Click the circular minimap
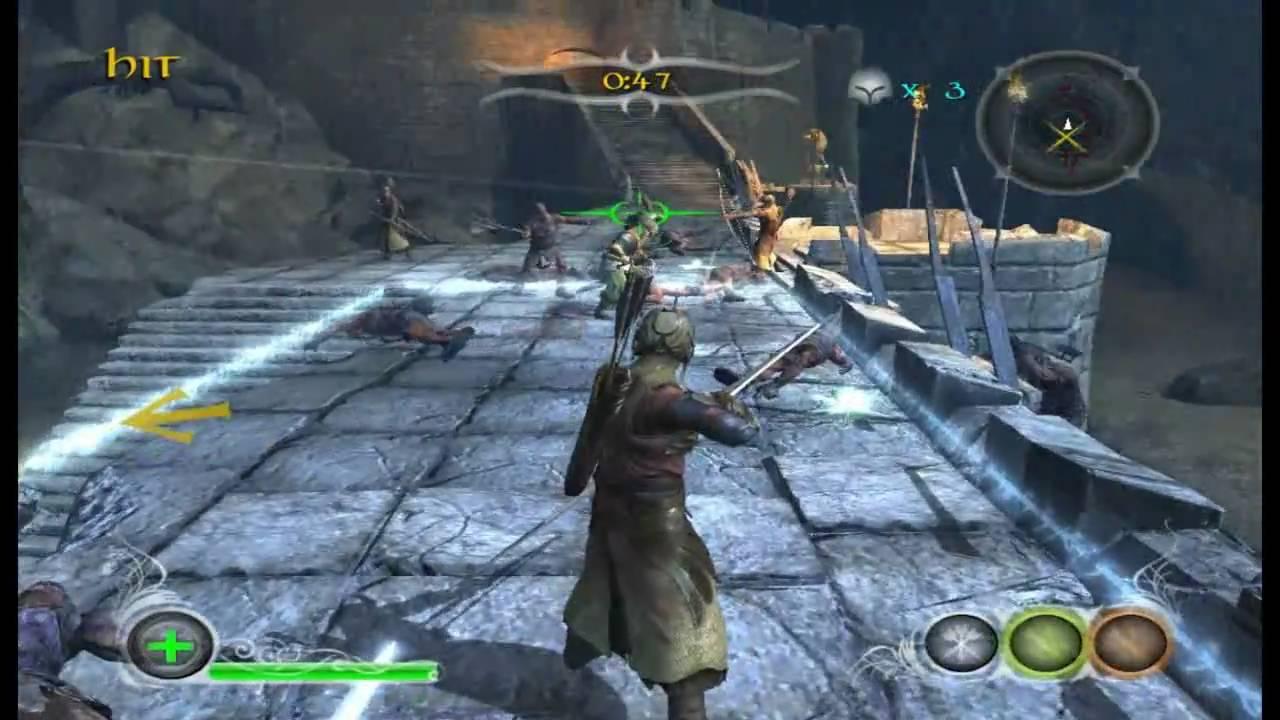 1067,123
